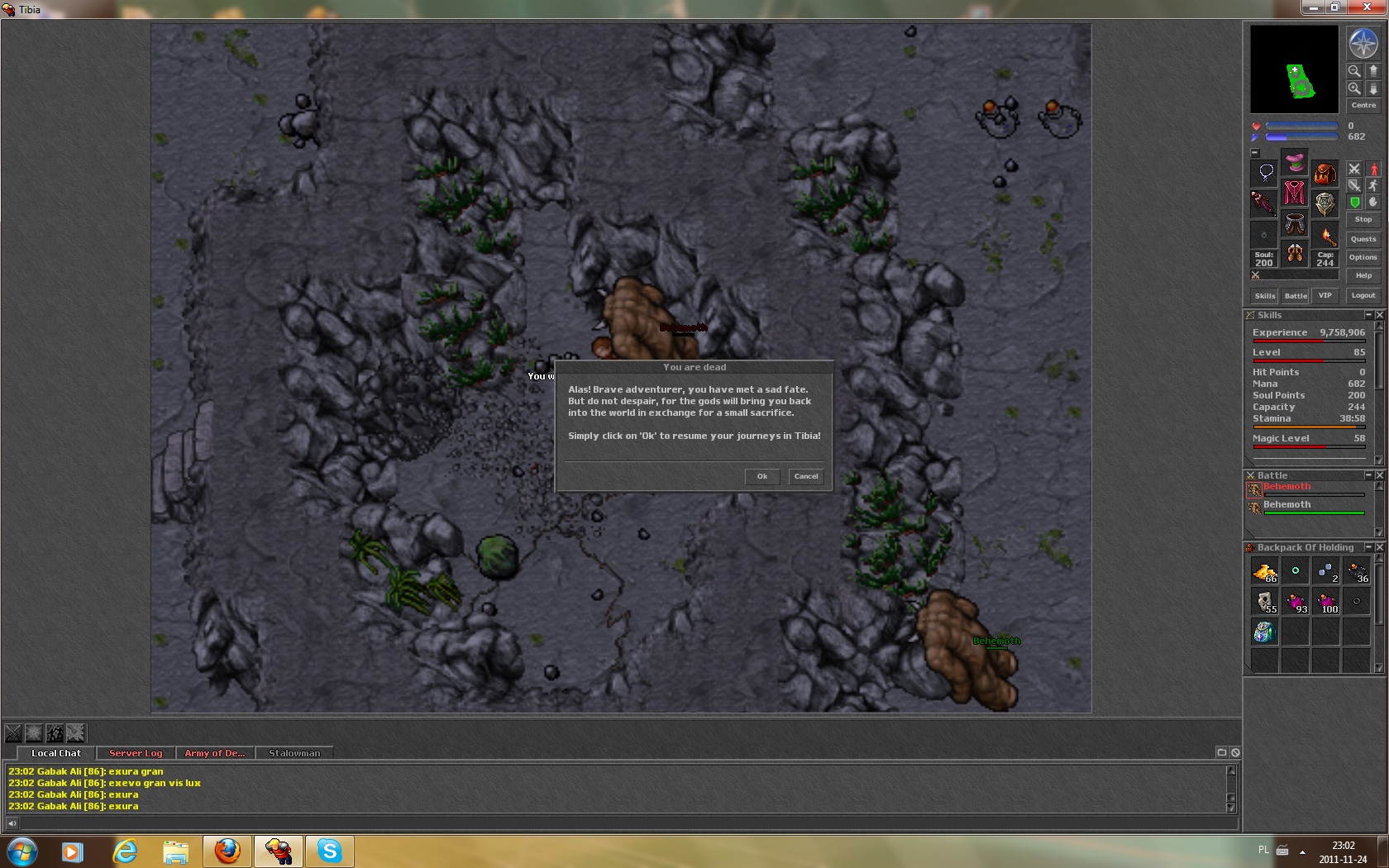Close the Tibia game window

coord(1367,7)
